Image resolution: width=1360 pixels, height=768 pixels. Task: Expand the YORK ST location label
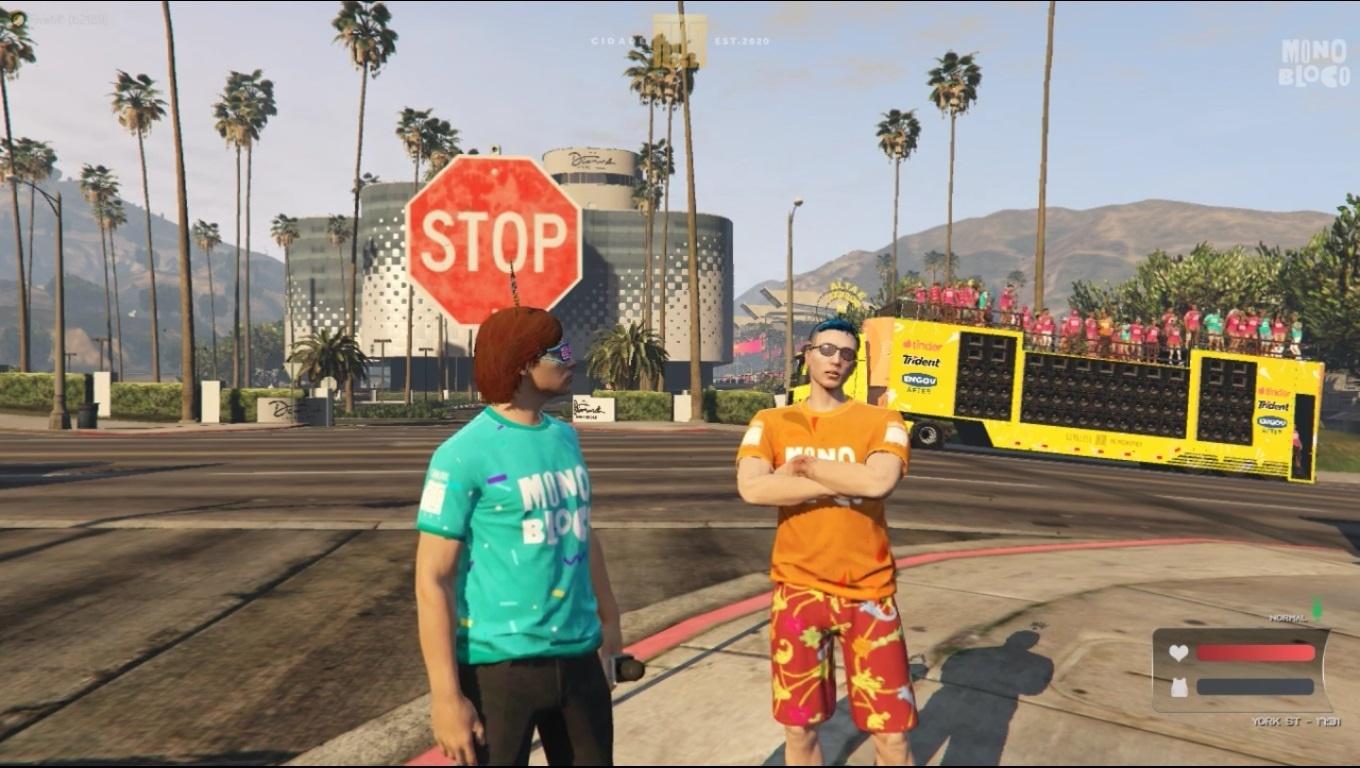(1296, 721)
